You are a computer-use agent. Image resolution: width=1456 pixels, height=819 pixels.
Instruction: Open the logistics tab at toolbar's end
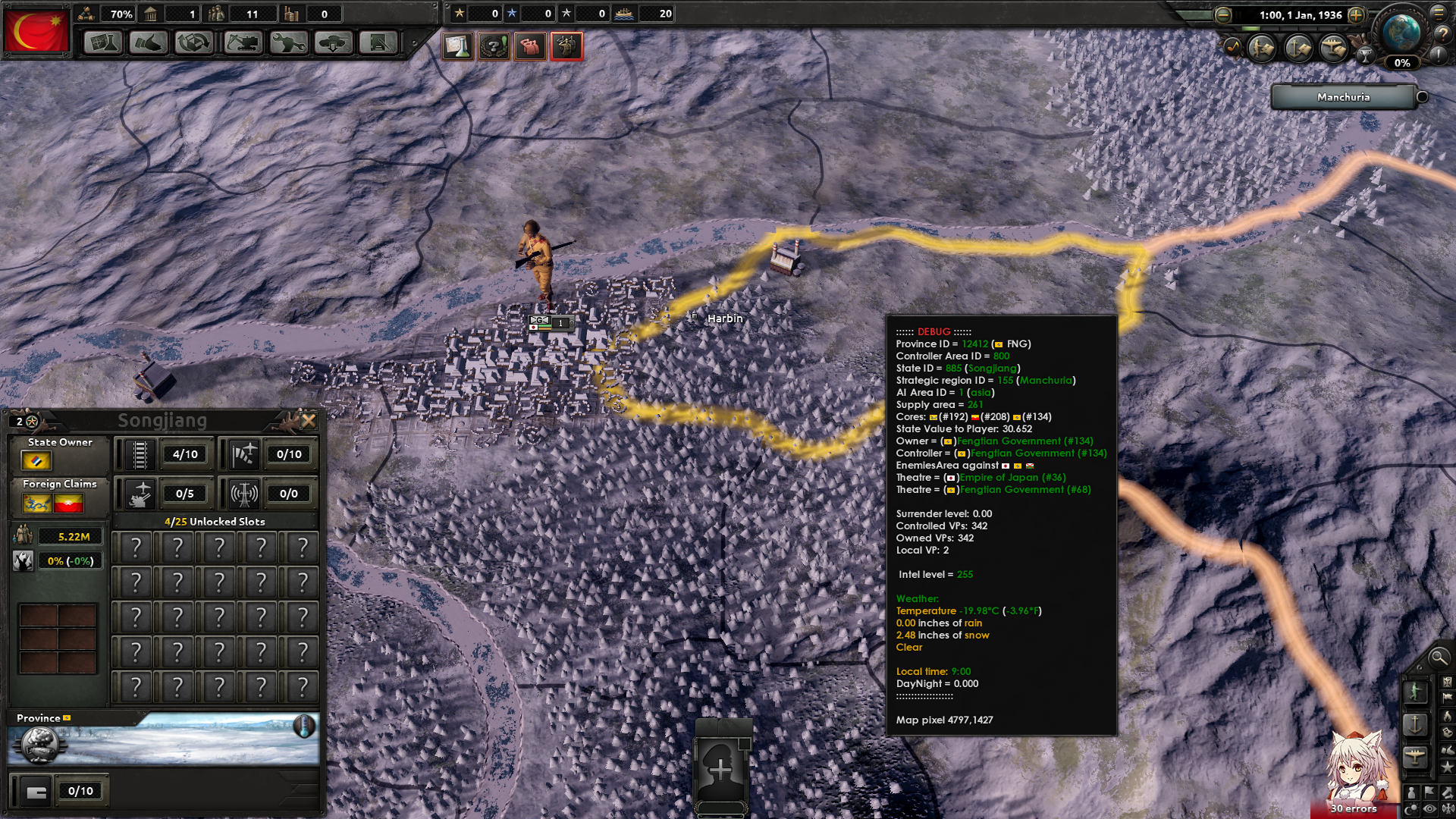(379, 43)
